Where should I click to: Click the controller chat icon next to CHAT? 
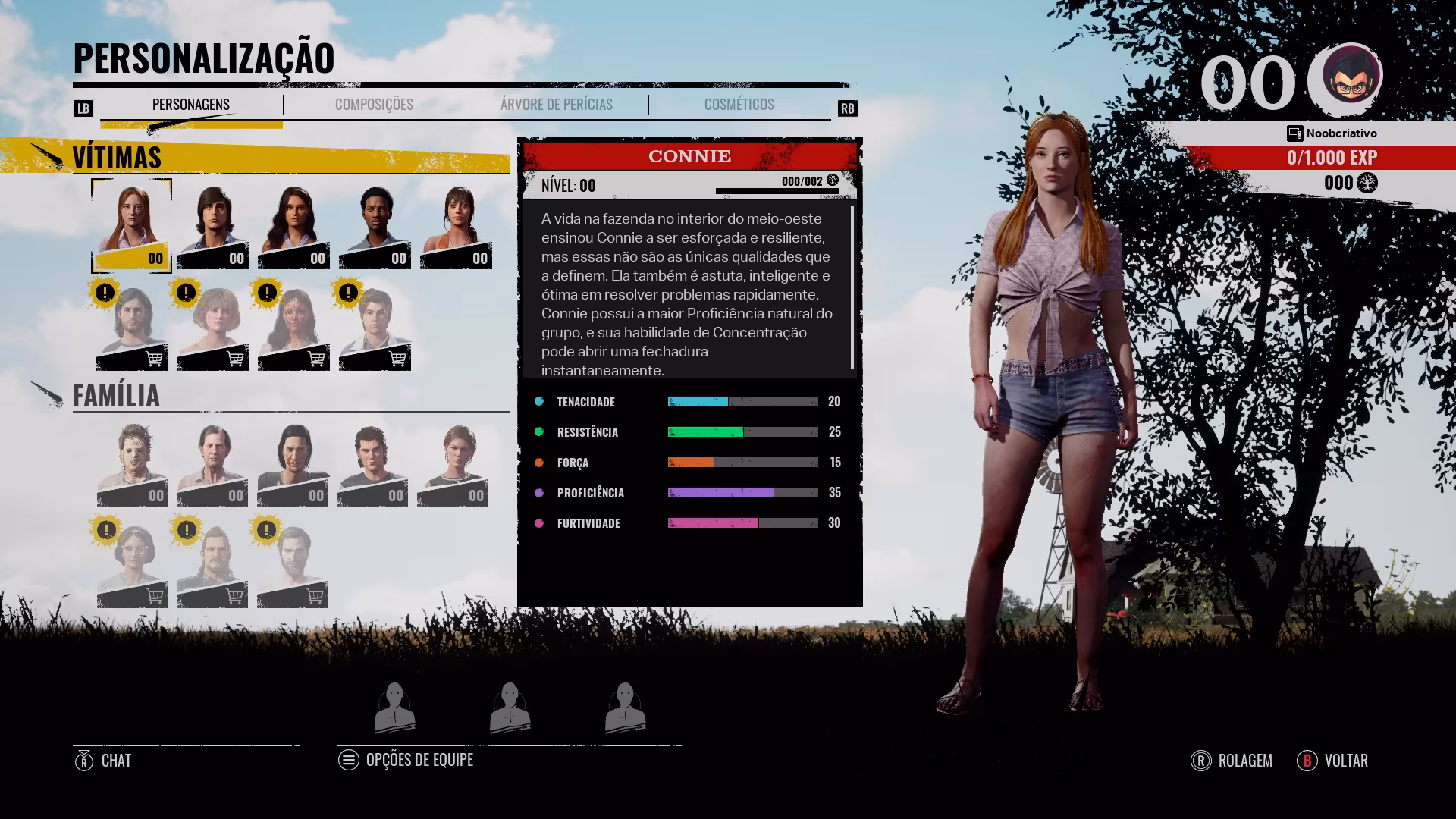pyautogui.click(x=83, y=760)
